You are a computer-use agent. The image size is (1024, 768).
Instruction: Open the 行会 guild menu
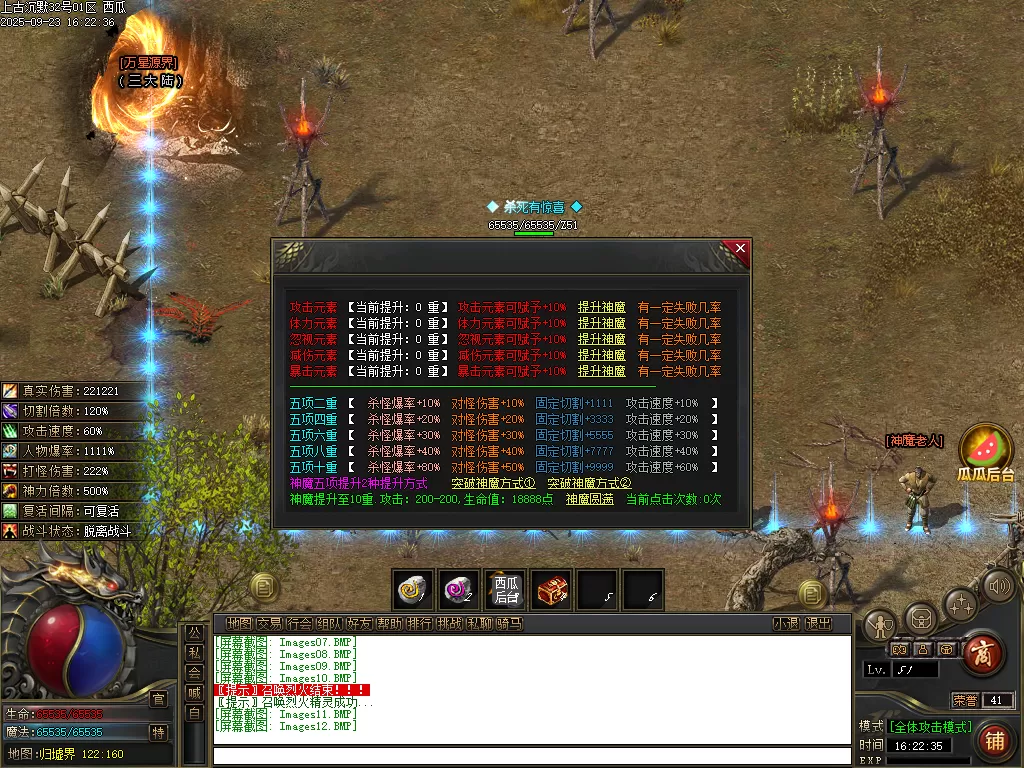(299, 624)
